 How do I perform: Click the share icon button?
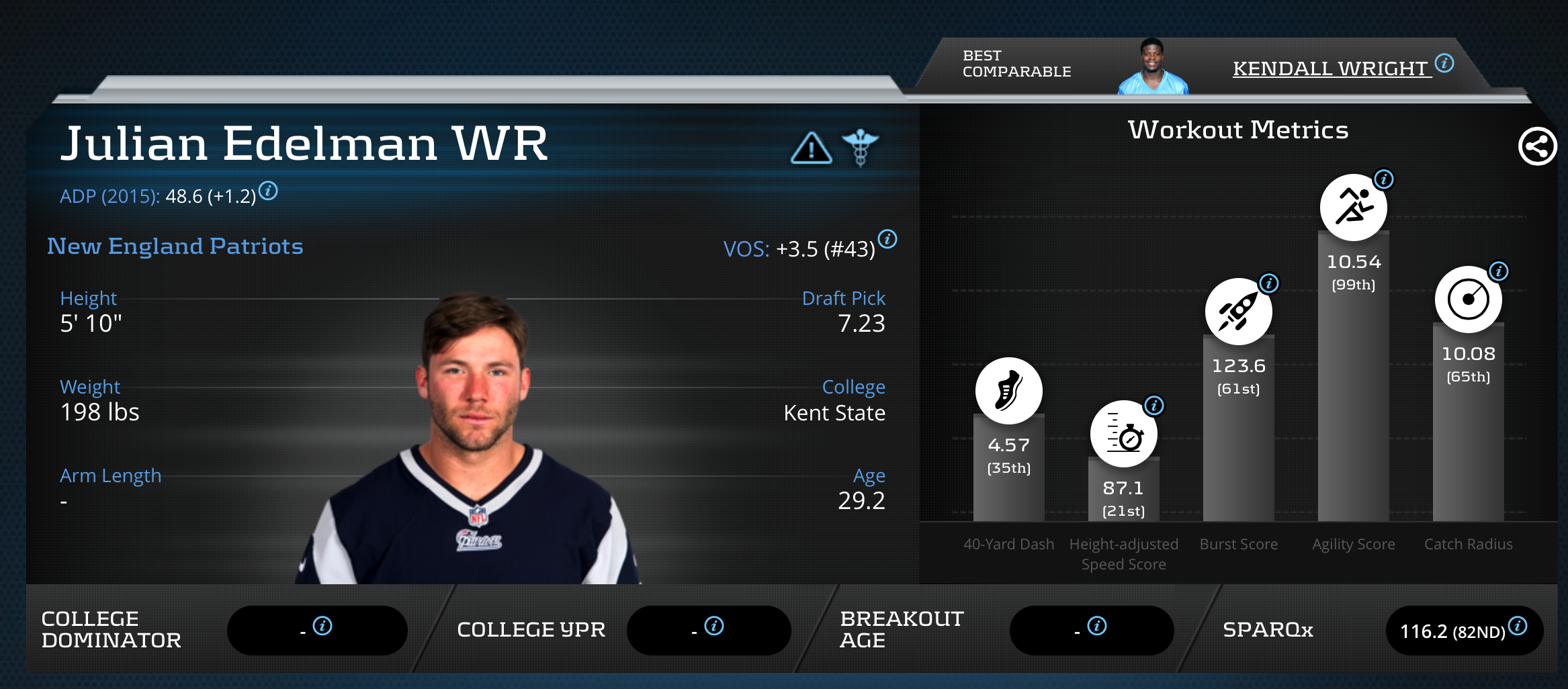tap(1537, 146)
